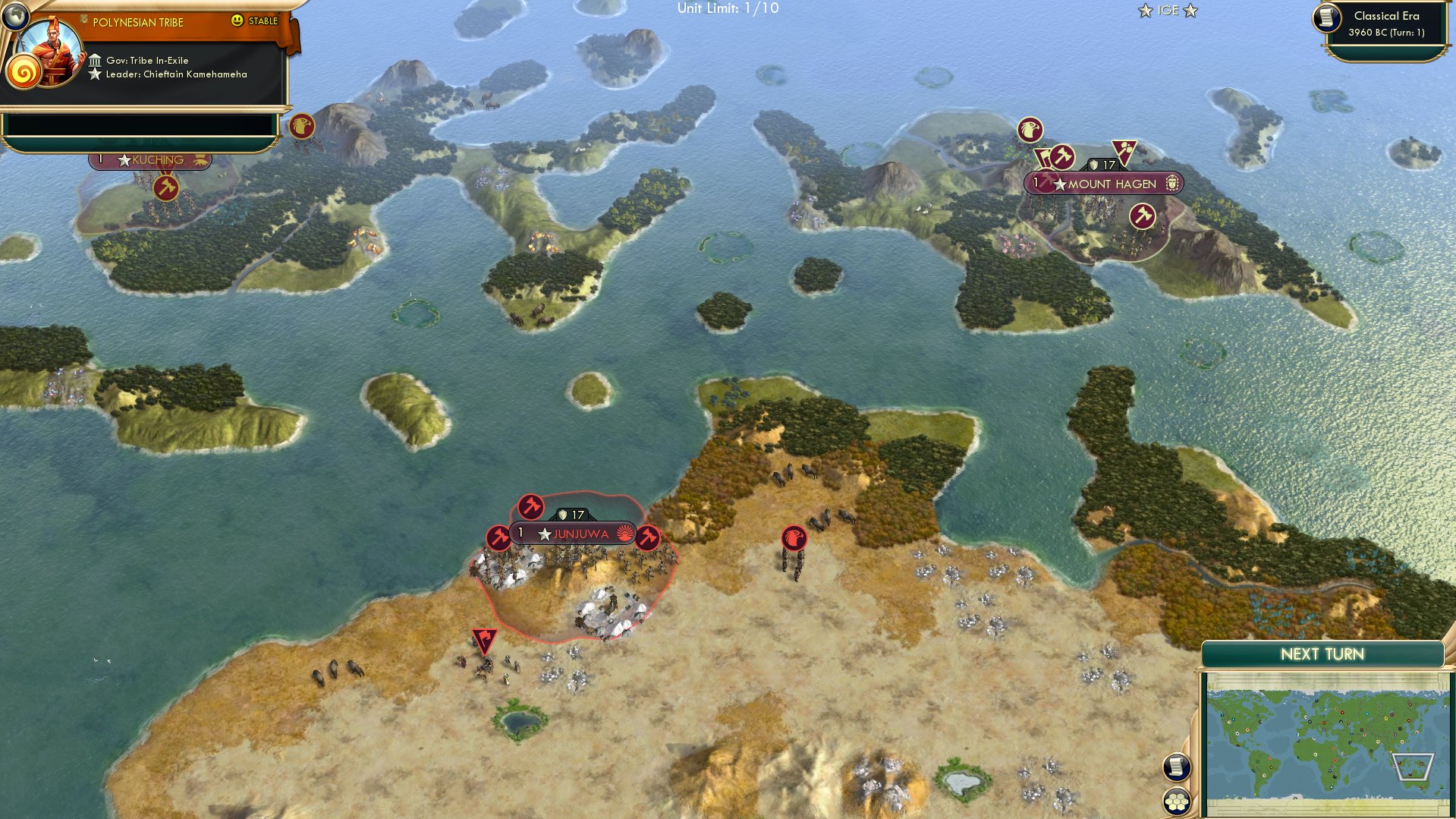Select the eagle unit flag above Mount Hagen
The height and width of the screenshot is (819, 1456).
(1030, 131)
